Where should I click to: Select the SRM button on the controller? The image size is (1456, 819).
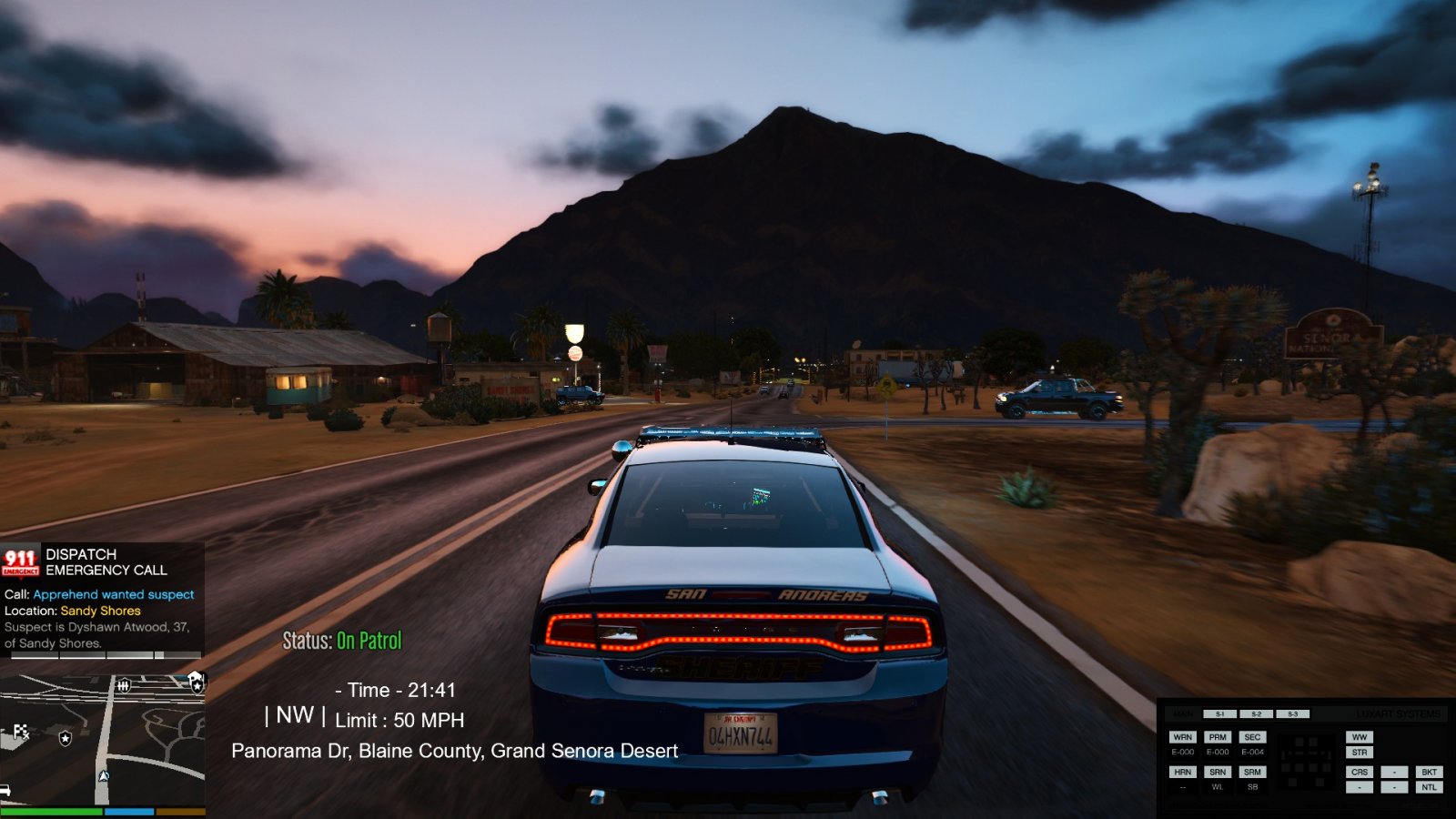1252,772
